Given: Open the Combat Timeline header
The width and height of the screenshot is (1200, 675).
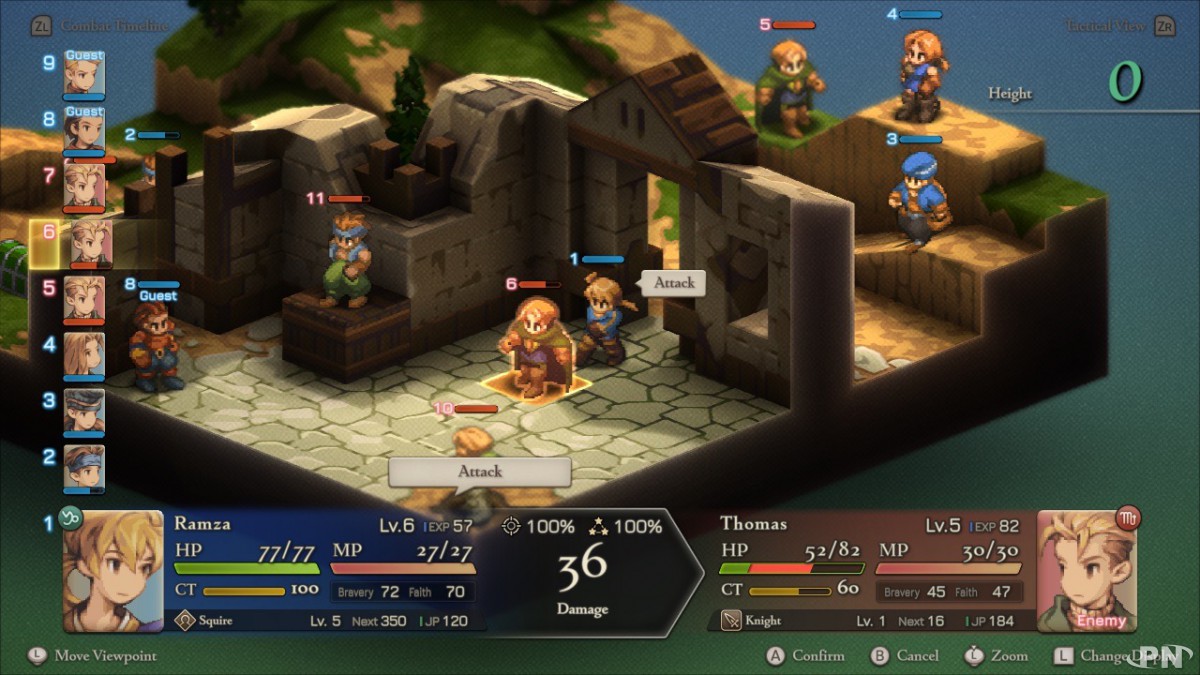Looking at the screenshot, I should pos(112,26).
